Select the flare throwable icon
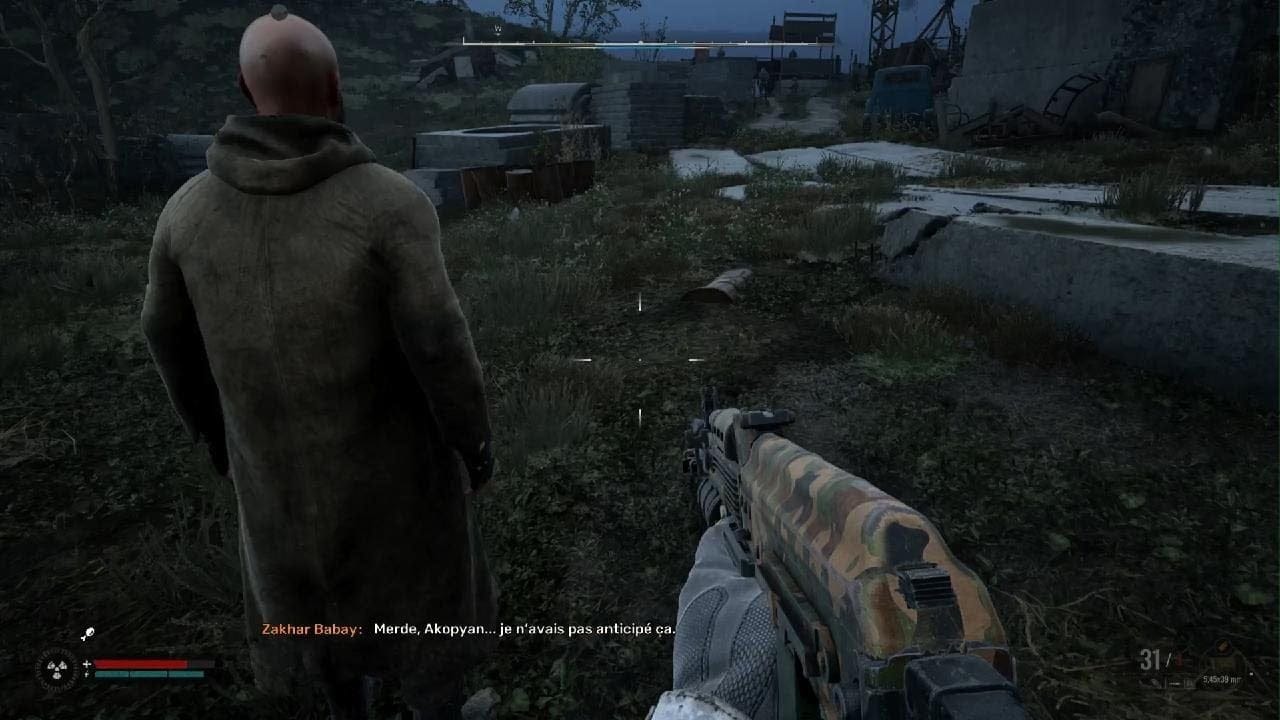Screen dimensions: 1280x720 pos(88,632)
